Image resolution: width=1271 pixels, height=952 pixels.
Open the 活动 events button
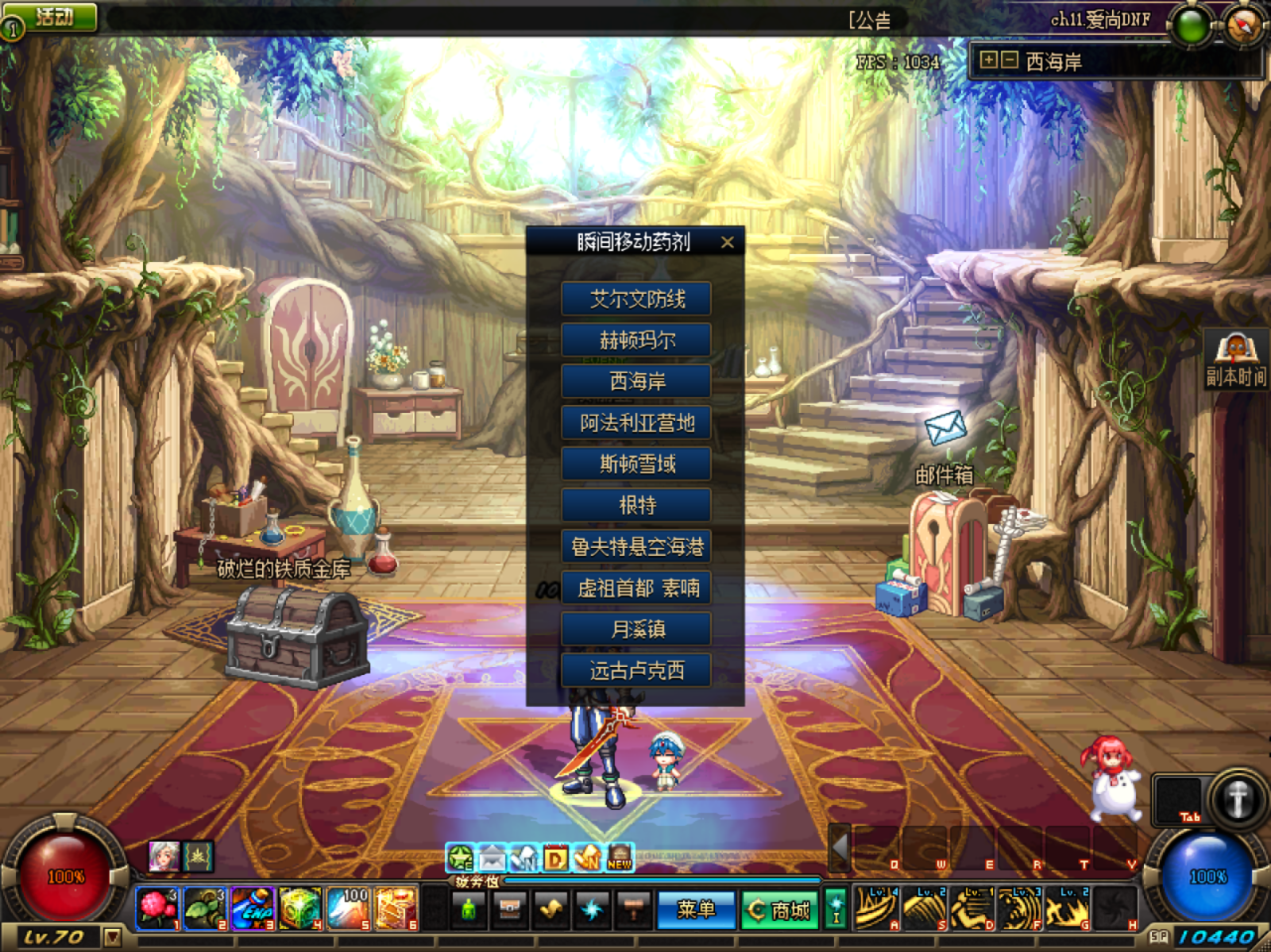53,17
